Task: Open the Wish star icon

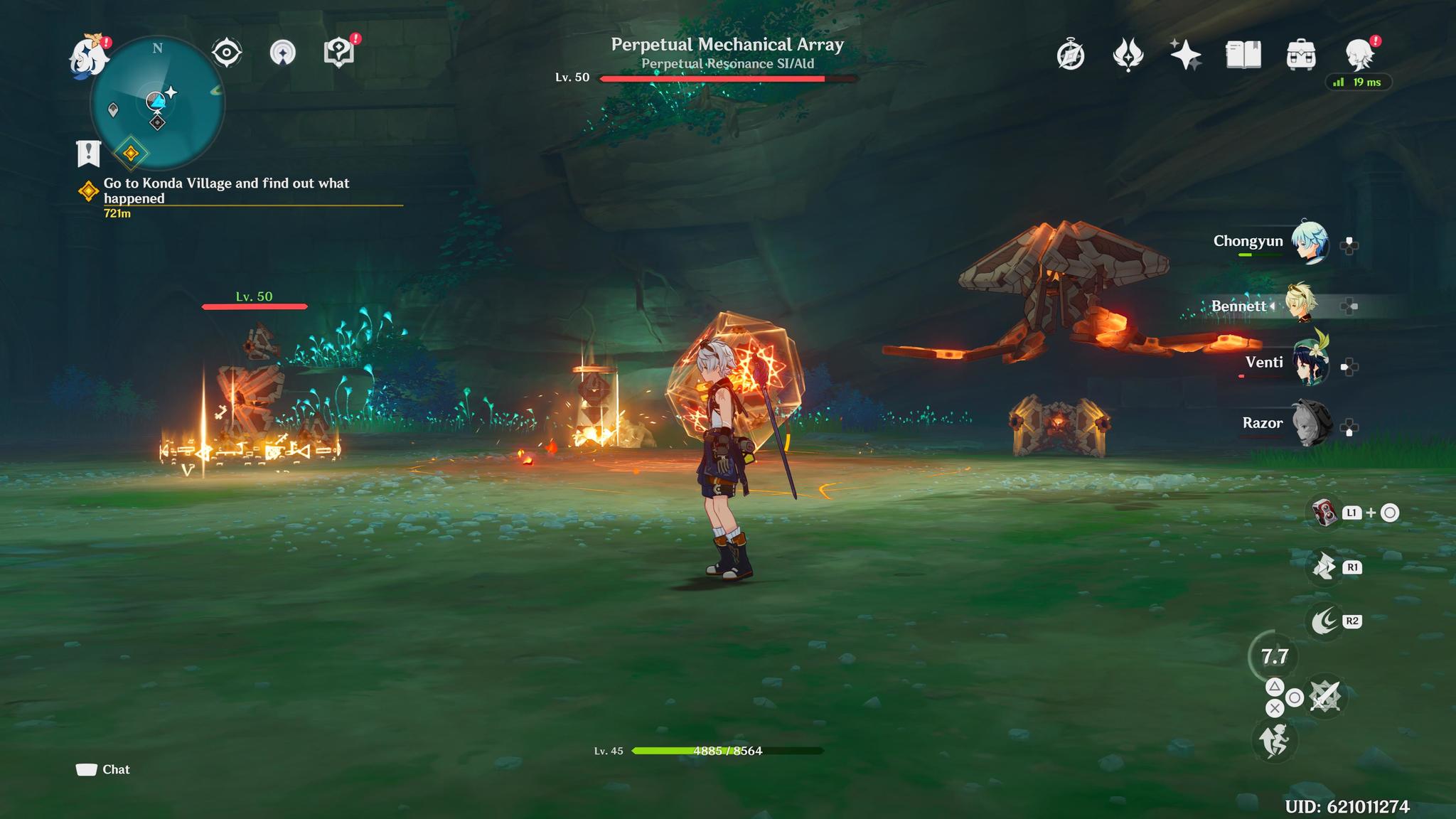Action: (1185, 55)
